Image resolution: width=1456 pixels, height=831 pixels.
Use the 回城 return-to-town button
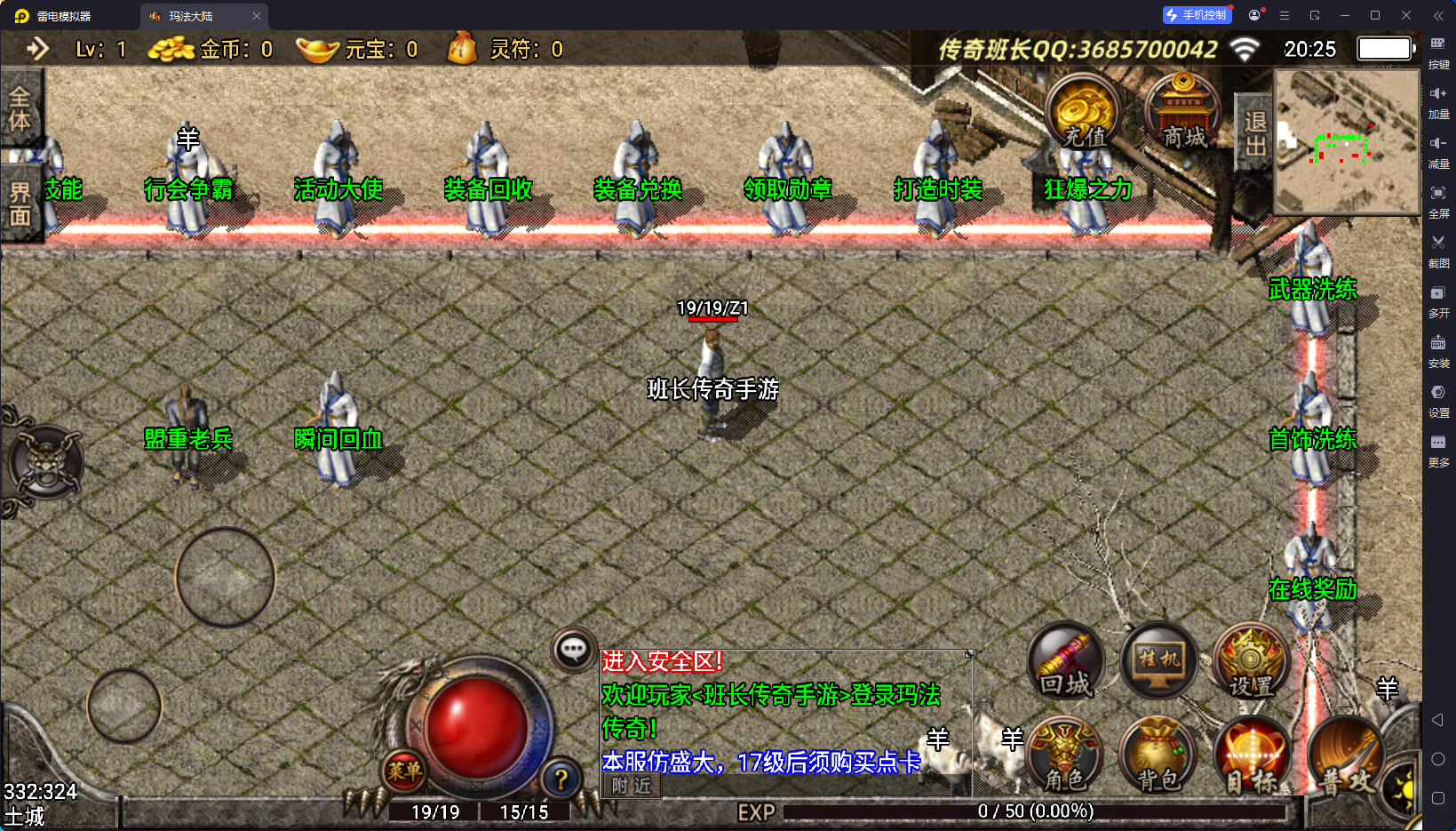click(1066, 662)
